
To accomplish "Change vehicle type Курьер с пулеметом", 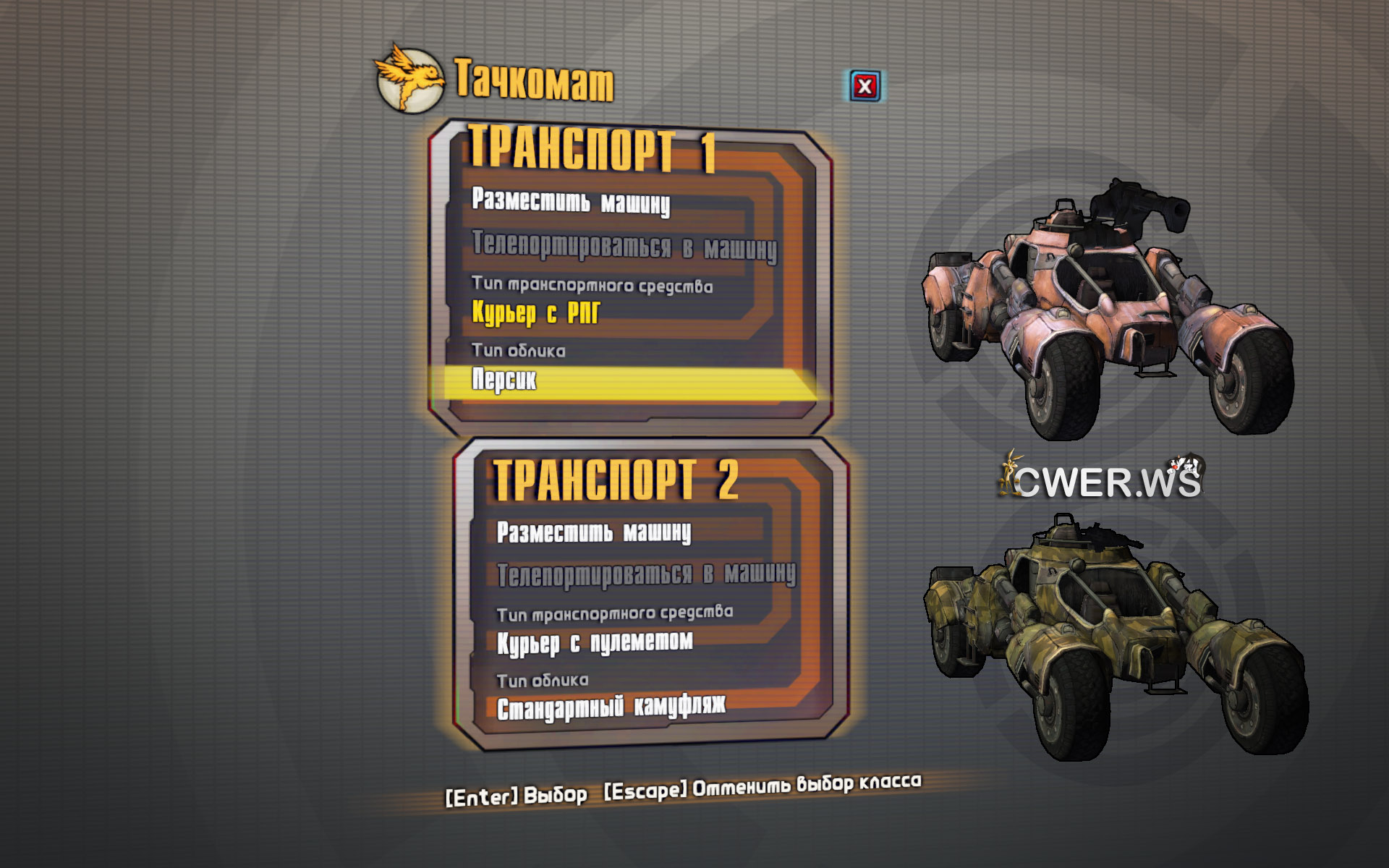I will pyautogui.click(x=595, y=642).
